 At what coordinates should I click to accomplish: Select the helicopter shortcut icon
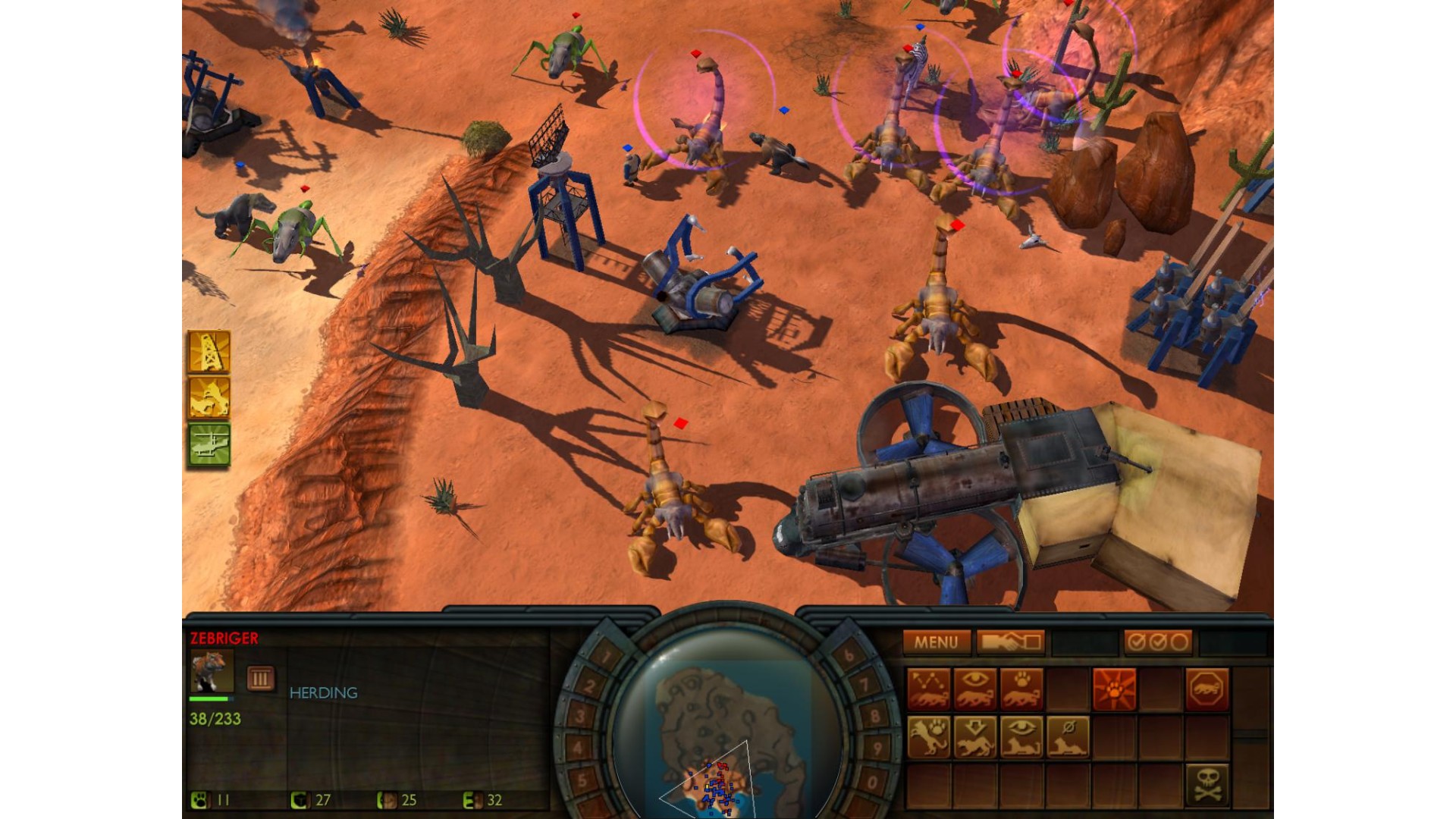209,444
